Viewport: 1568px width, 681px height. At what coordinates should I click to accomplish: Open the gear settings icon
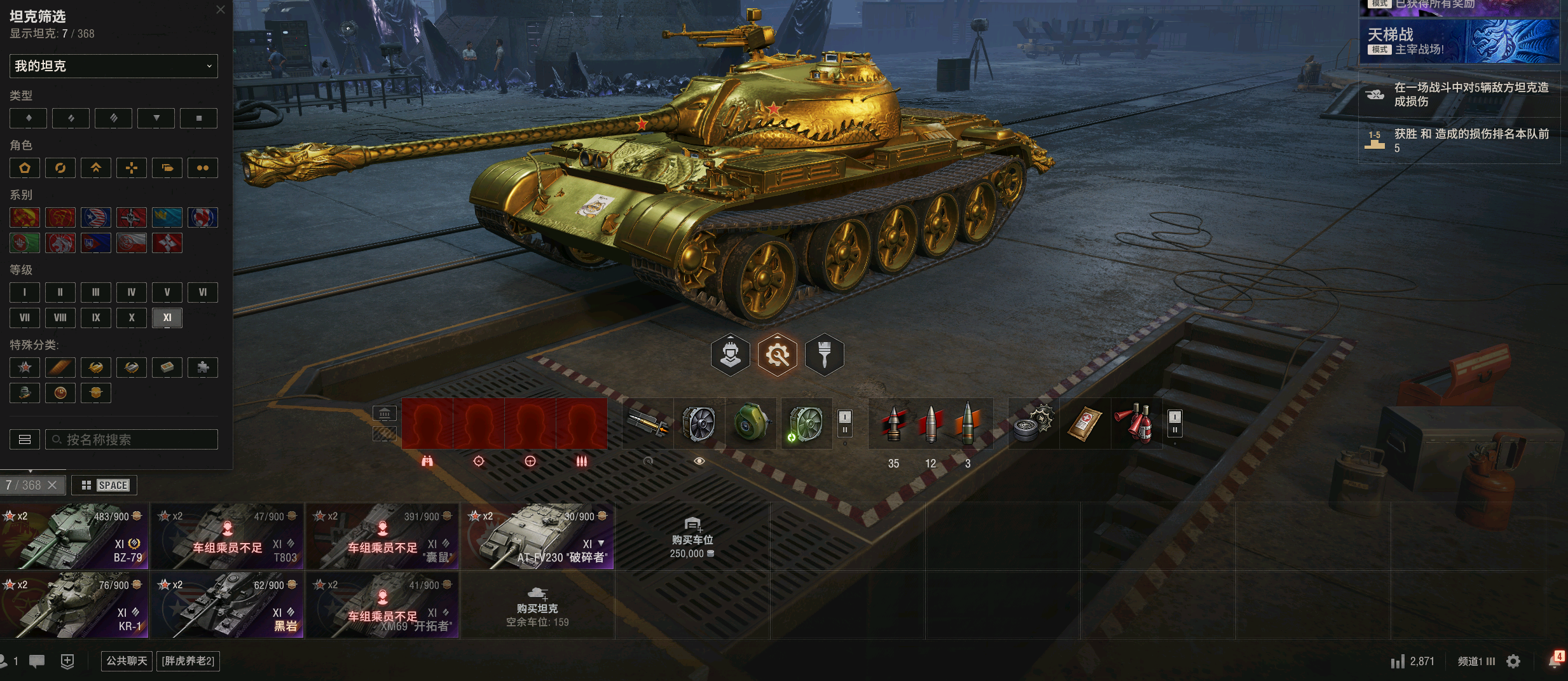1513,661
